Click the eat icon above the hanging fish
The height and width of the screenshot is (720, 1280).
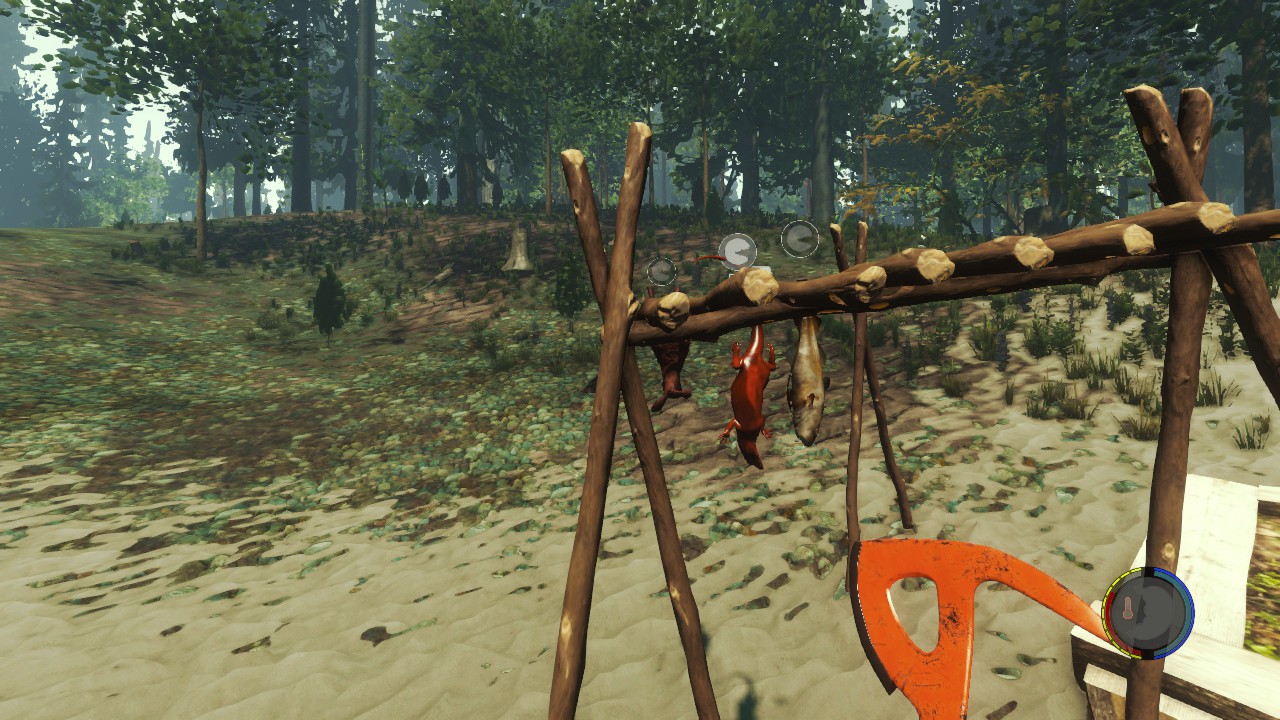(x=799, y=239)
